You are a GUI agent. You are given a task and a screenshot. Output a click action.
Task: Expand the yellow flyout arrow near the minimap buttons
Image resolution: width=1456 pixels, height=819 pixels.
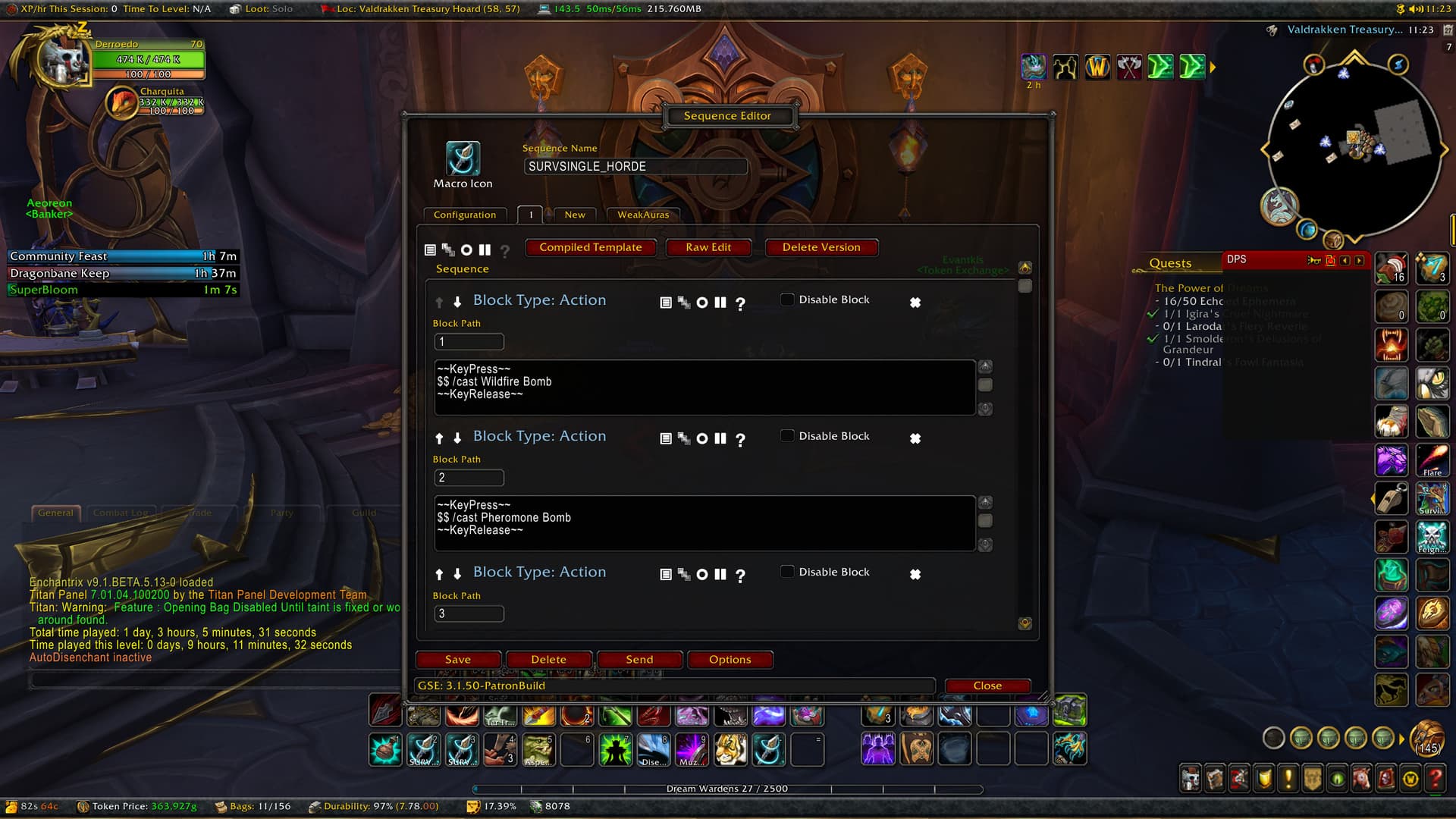[x=1214, y=67]
